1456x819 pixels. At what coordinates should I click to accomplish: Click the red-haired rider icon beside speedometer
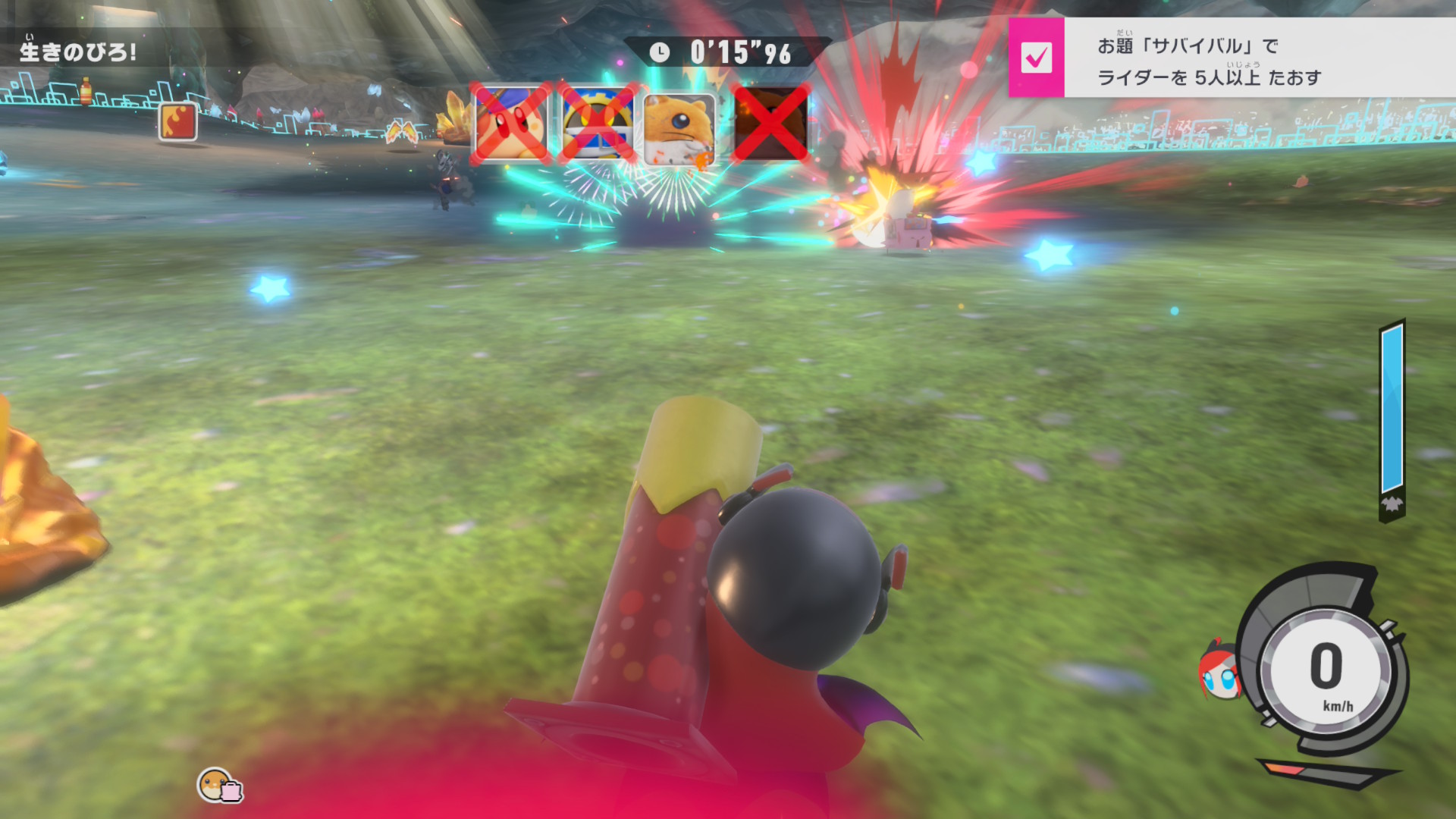click(x=1218, y=671)
